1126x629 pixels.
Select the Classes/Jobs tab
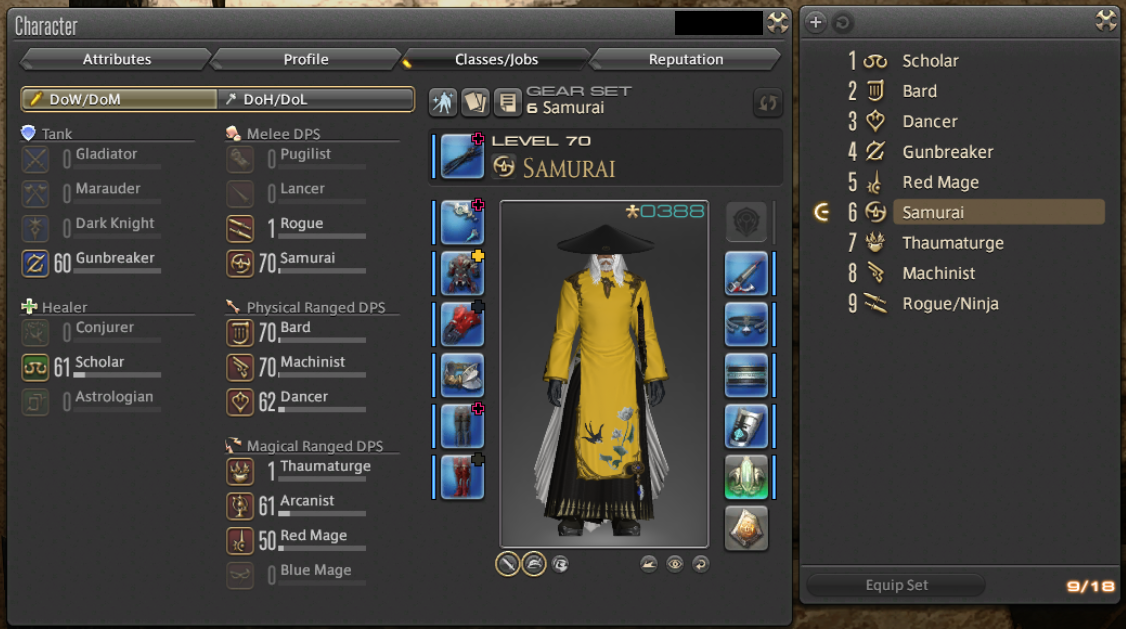pos(496,60)
